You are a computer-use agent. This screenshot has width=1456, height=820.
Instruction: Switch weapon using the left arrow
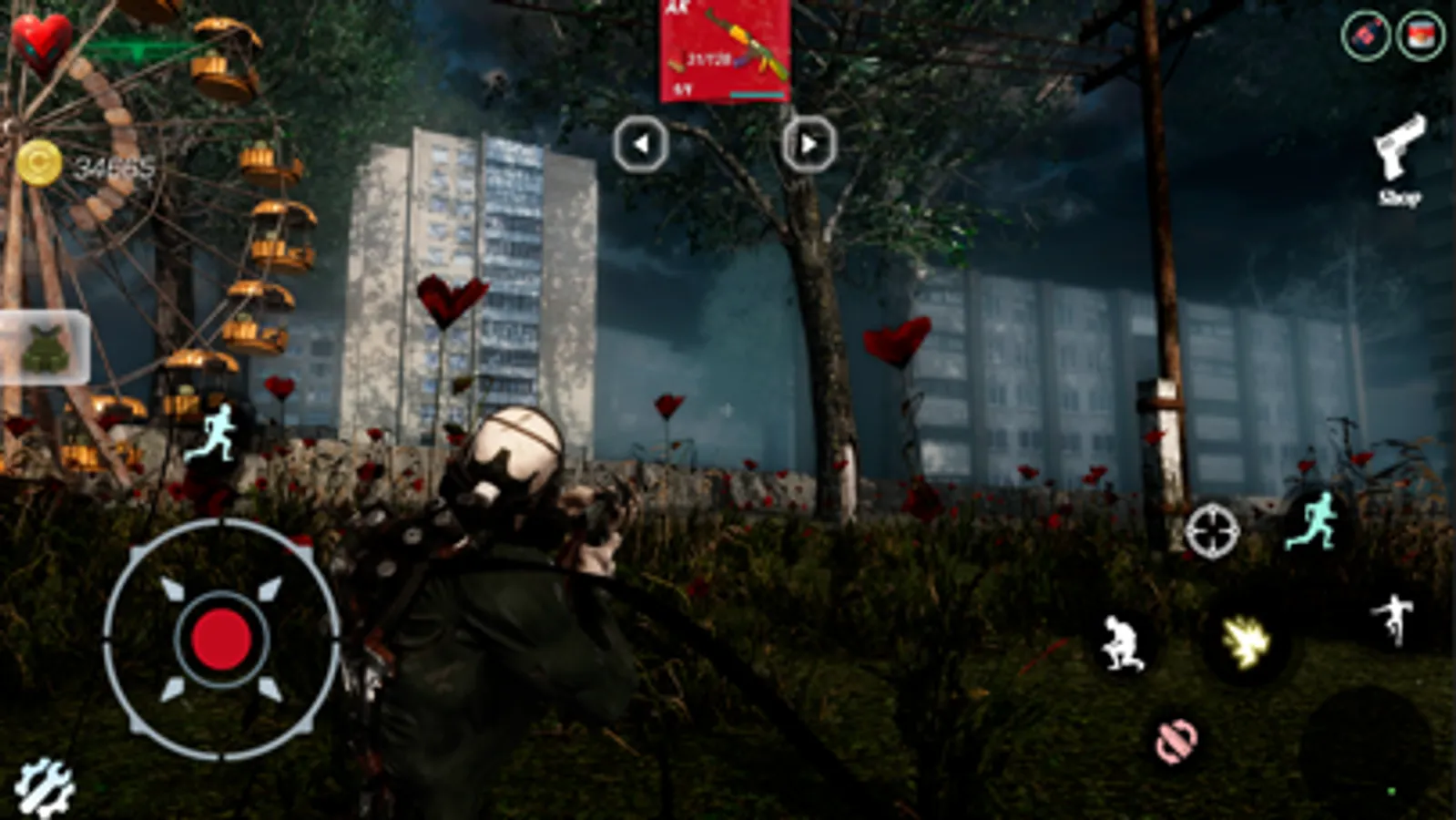tap(642, 142)
